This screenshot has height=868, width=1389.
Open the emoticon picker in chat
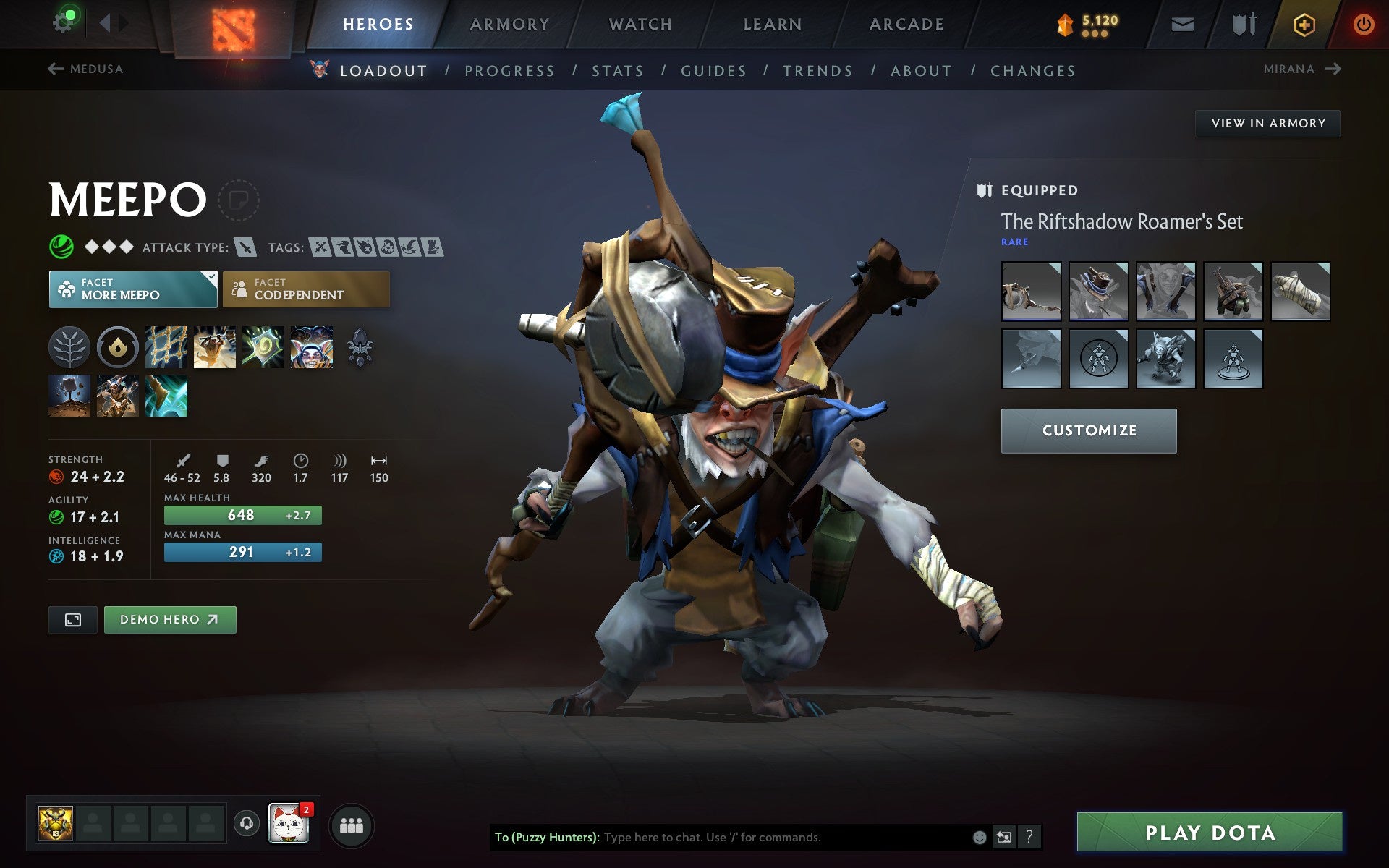pyautogui.click(x=981, y=838)
